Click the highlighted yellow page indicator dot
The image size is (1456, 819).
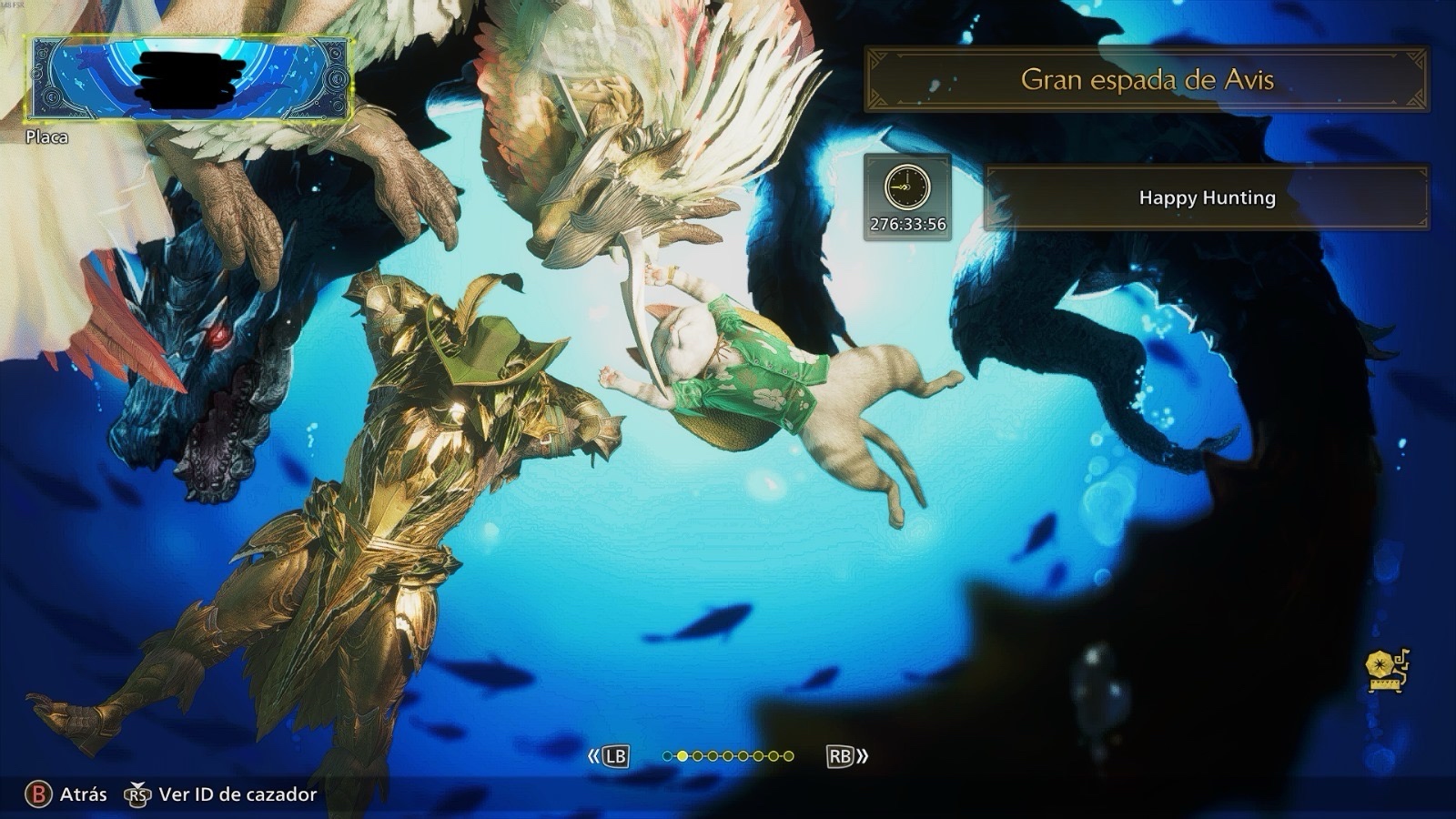(682, 756)
